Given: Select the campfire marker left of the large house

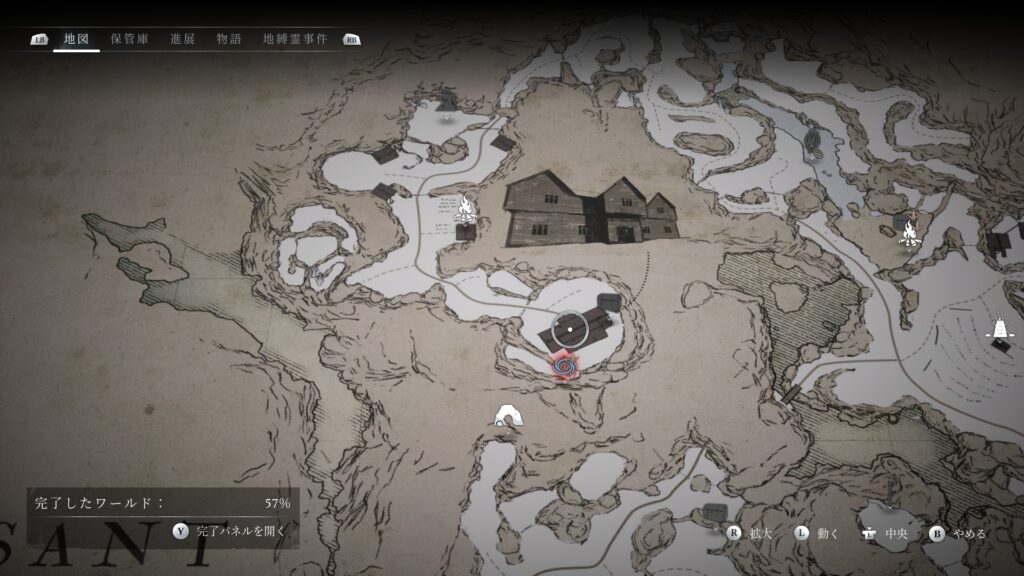Looking at the screenshot, I should [x=464, y=208].
